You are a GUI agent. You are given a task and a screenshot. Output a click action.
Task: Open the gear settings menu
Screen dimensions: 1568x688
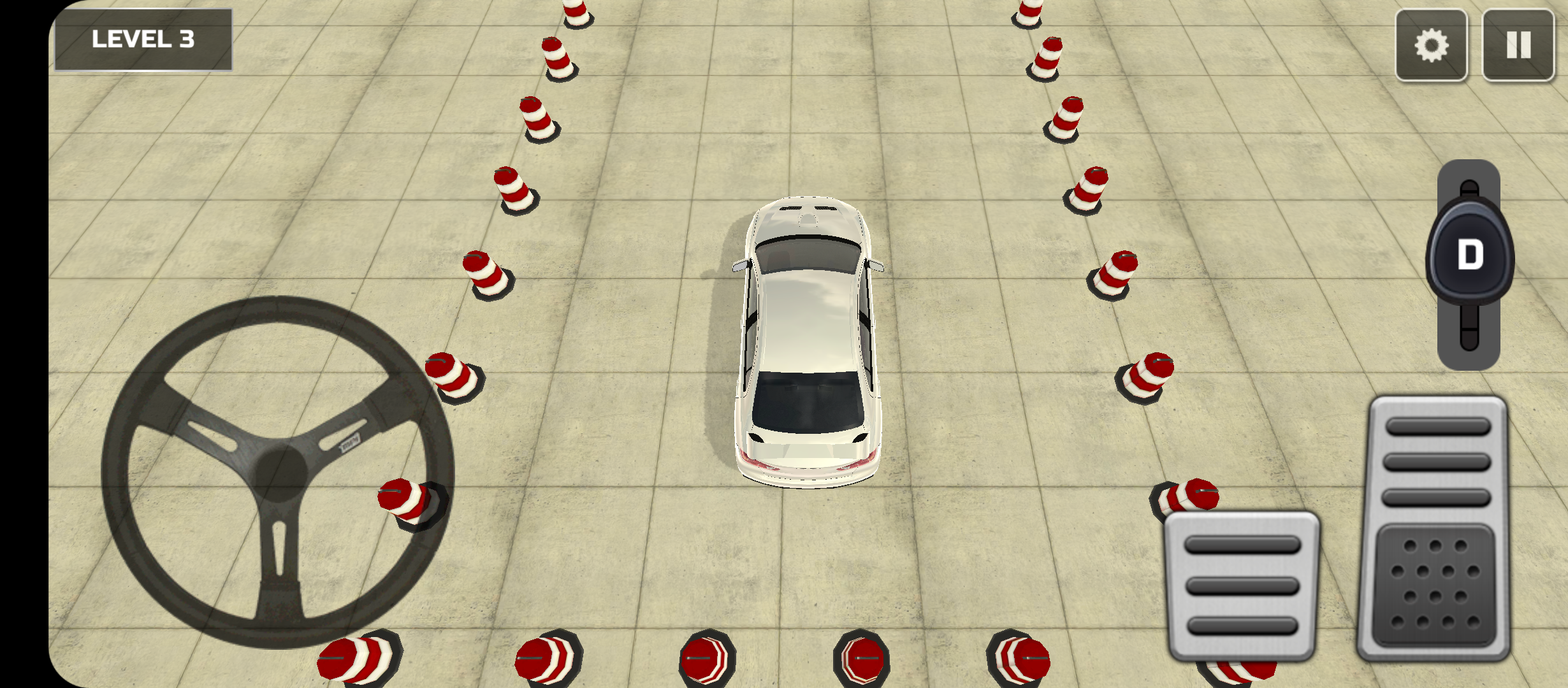click(1431, 45)
